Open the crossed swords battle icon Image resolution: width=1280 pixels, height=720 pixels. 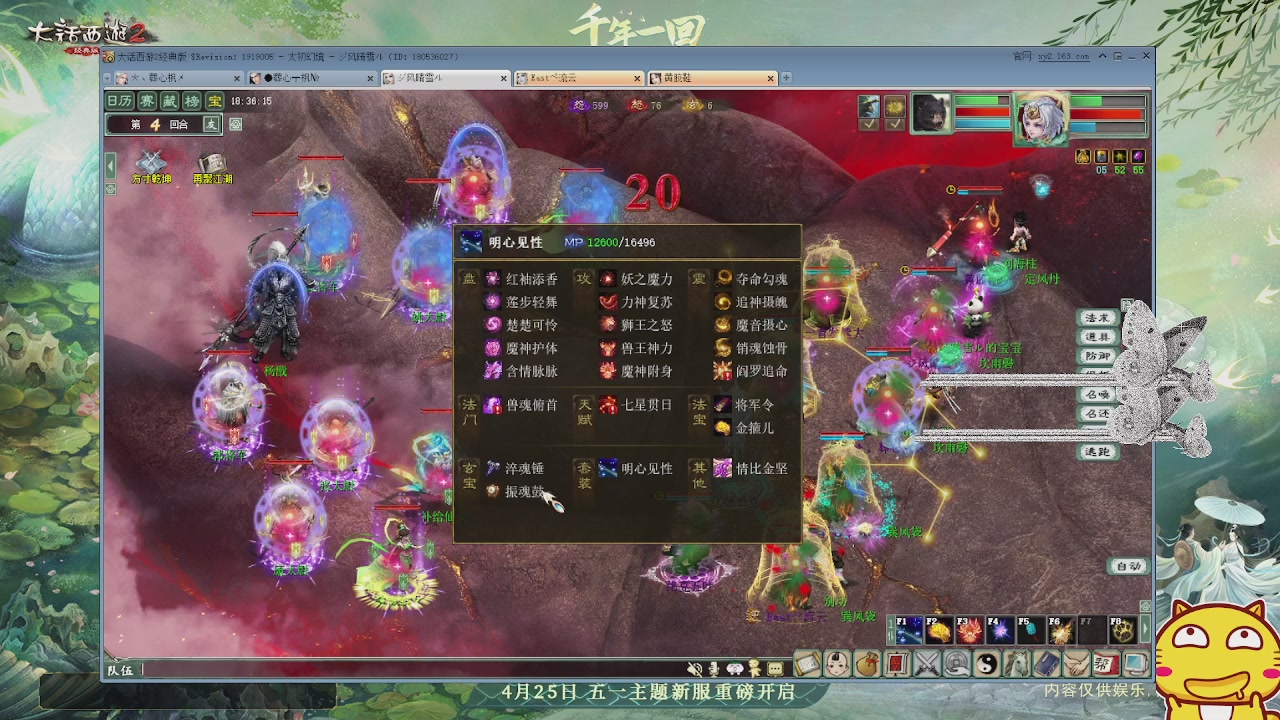point(927,663)
